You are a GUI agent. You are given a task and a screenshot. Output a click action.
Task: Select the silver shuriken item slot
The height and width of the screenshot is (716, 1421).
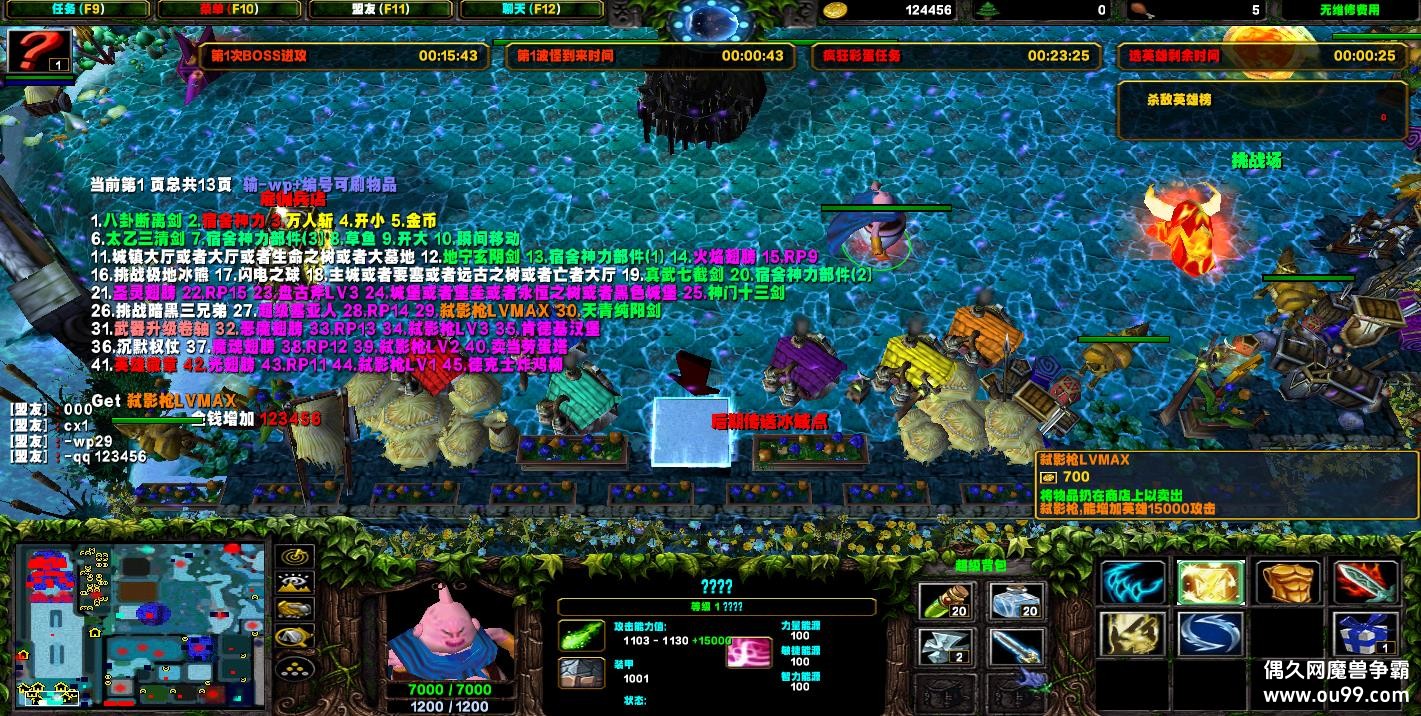(943, 646)
